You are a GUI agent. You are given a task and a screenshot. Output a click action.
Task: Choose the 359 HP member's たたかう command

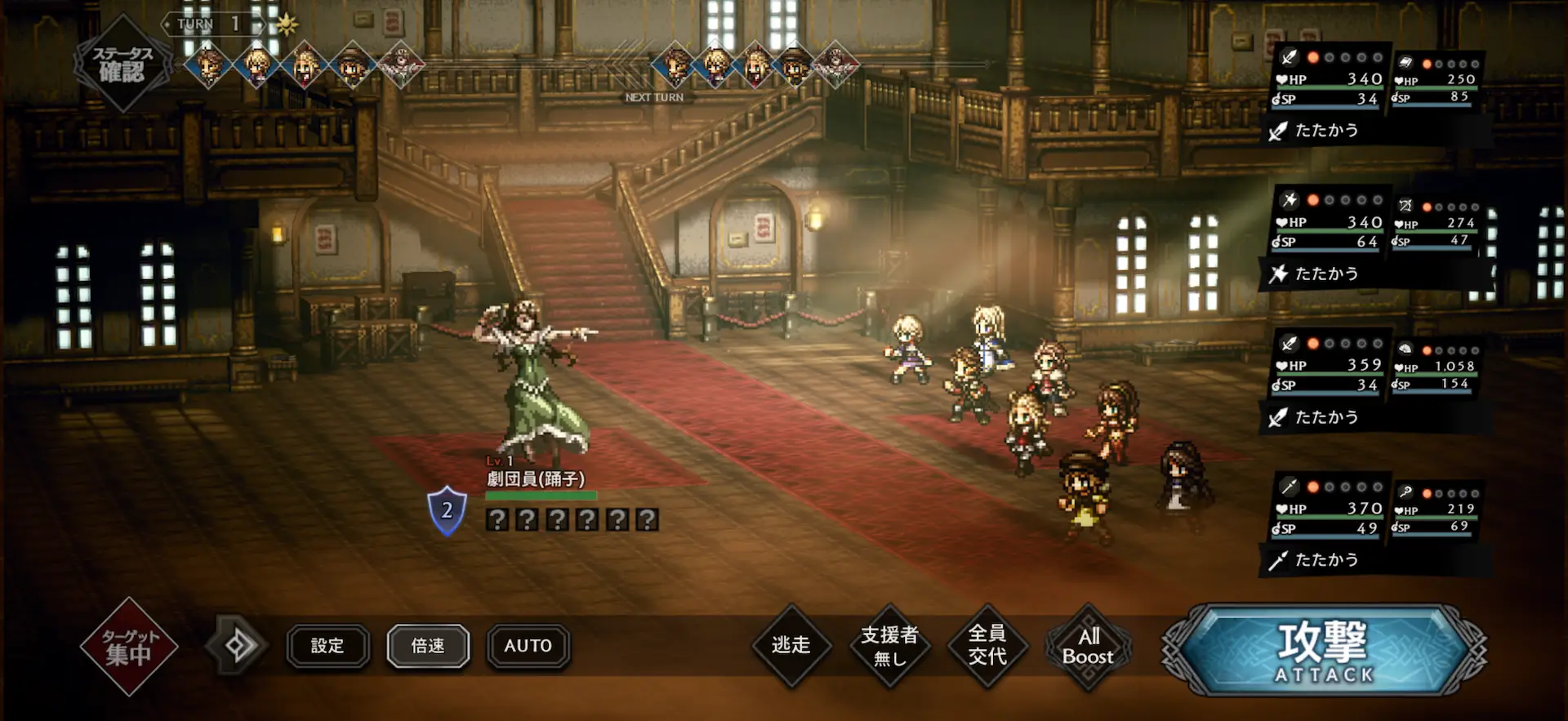[1326, 417]
